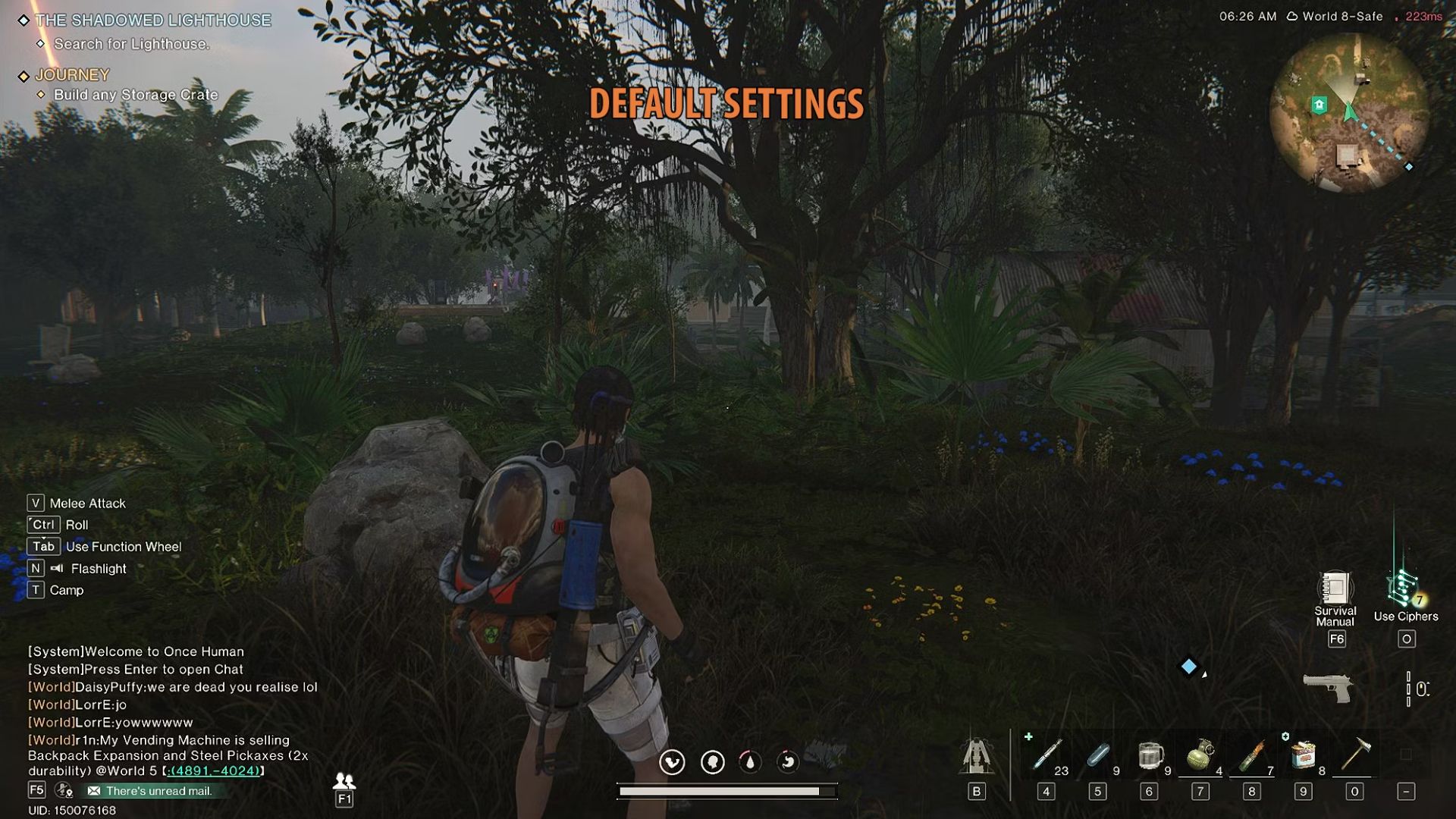Toggle the Flashlight indicator
1456x819 pixels.
coord(58,568)
